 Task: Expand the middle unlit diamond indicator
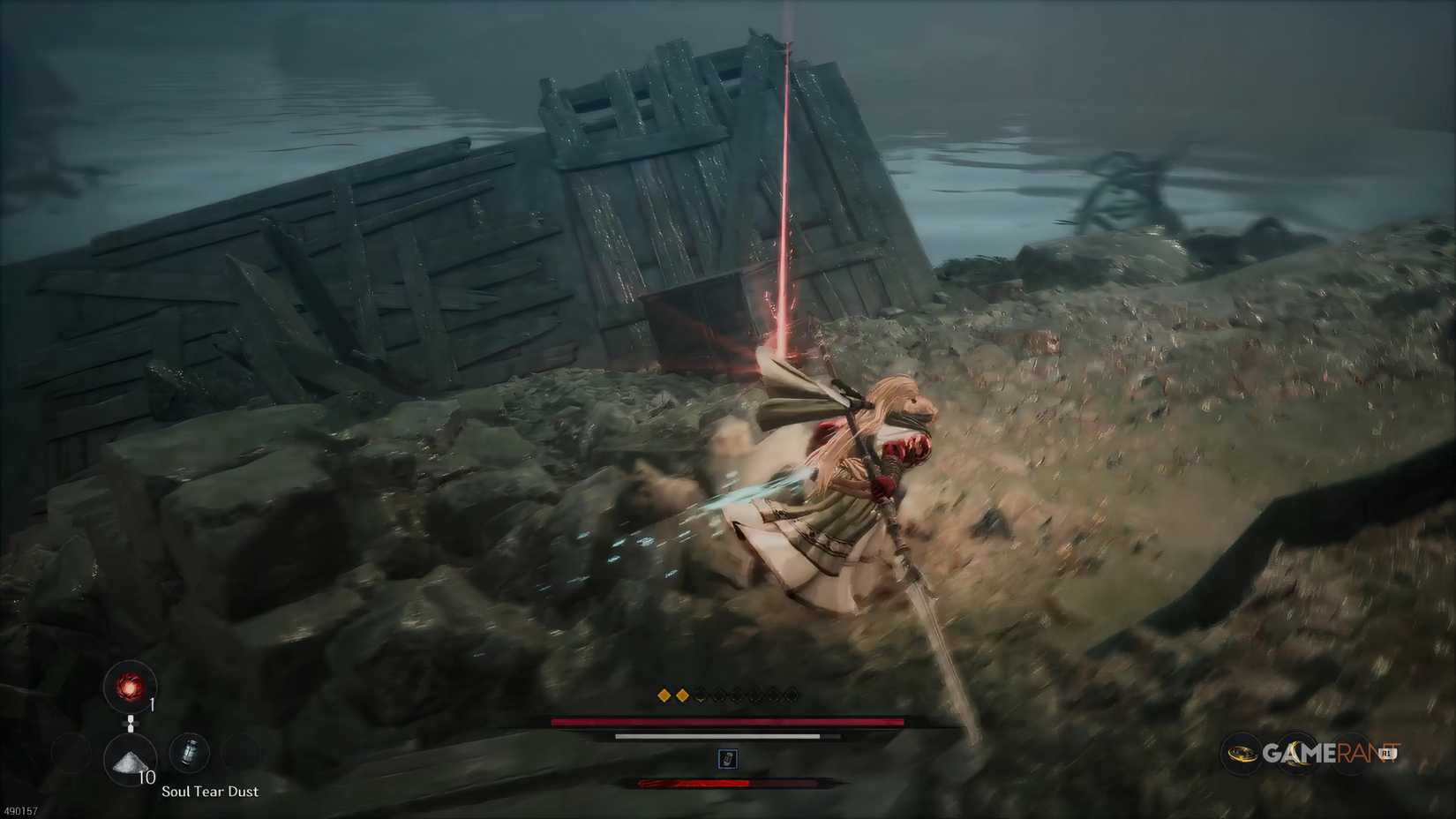pyautogui.click(x=737, y=695)
